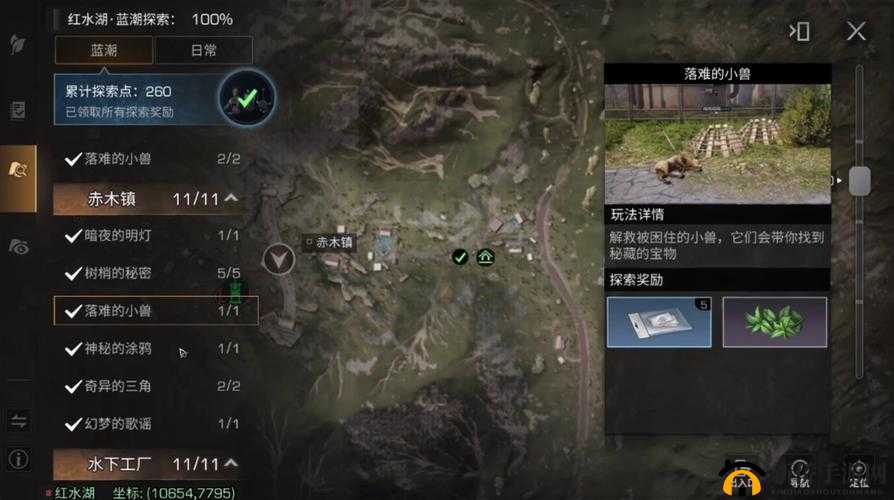Click the green checkmark map marker

460,257
